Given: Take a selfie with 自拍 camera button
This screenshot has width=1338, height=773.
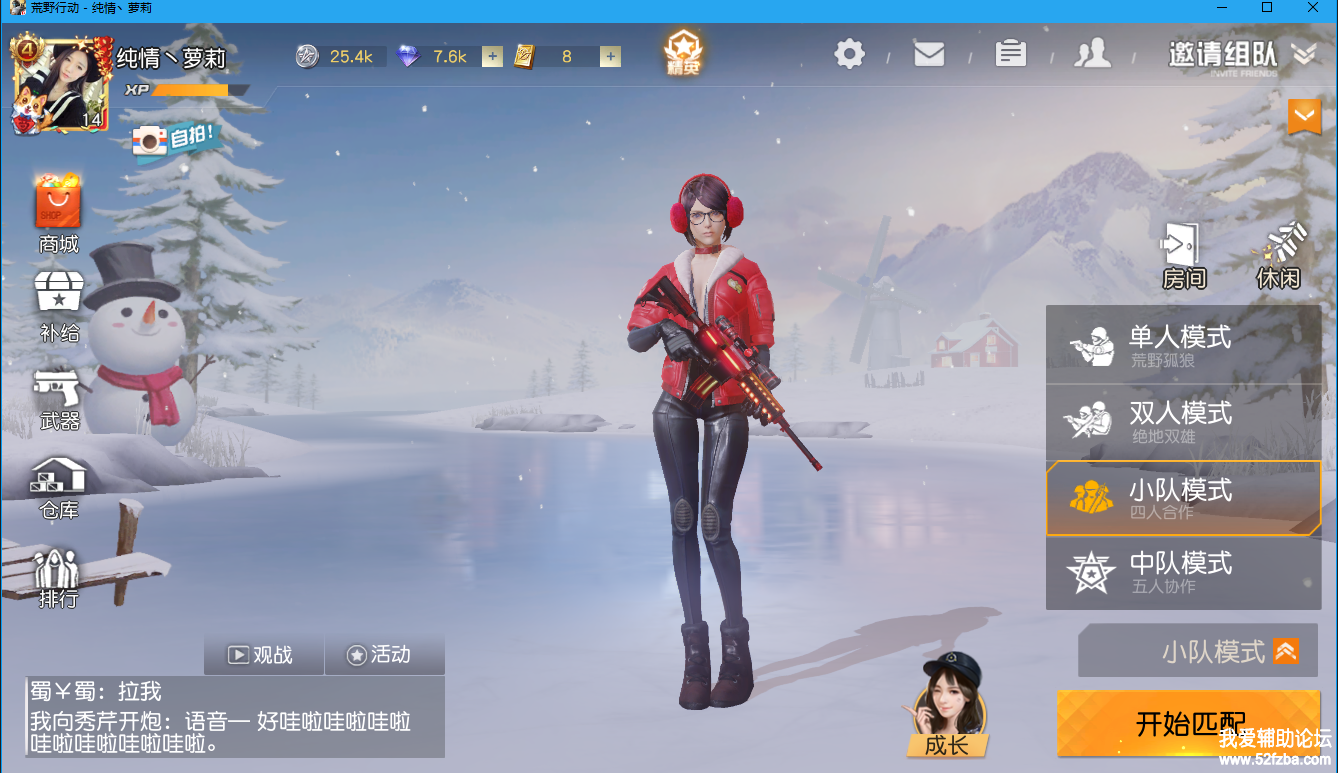Looking at the screenshot, I should pos(174,139).
